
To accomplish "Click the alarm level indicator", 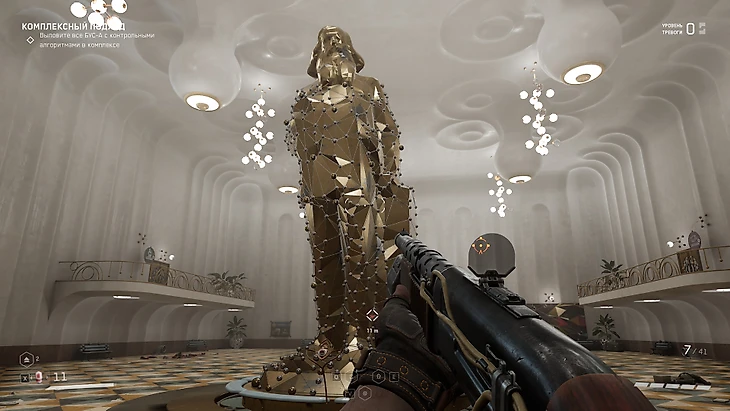I will pos(689,29).
